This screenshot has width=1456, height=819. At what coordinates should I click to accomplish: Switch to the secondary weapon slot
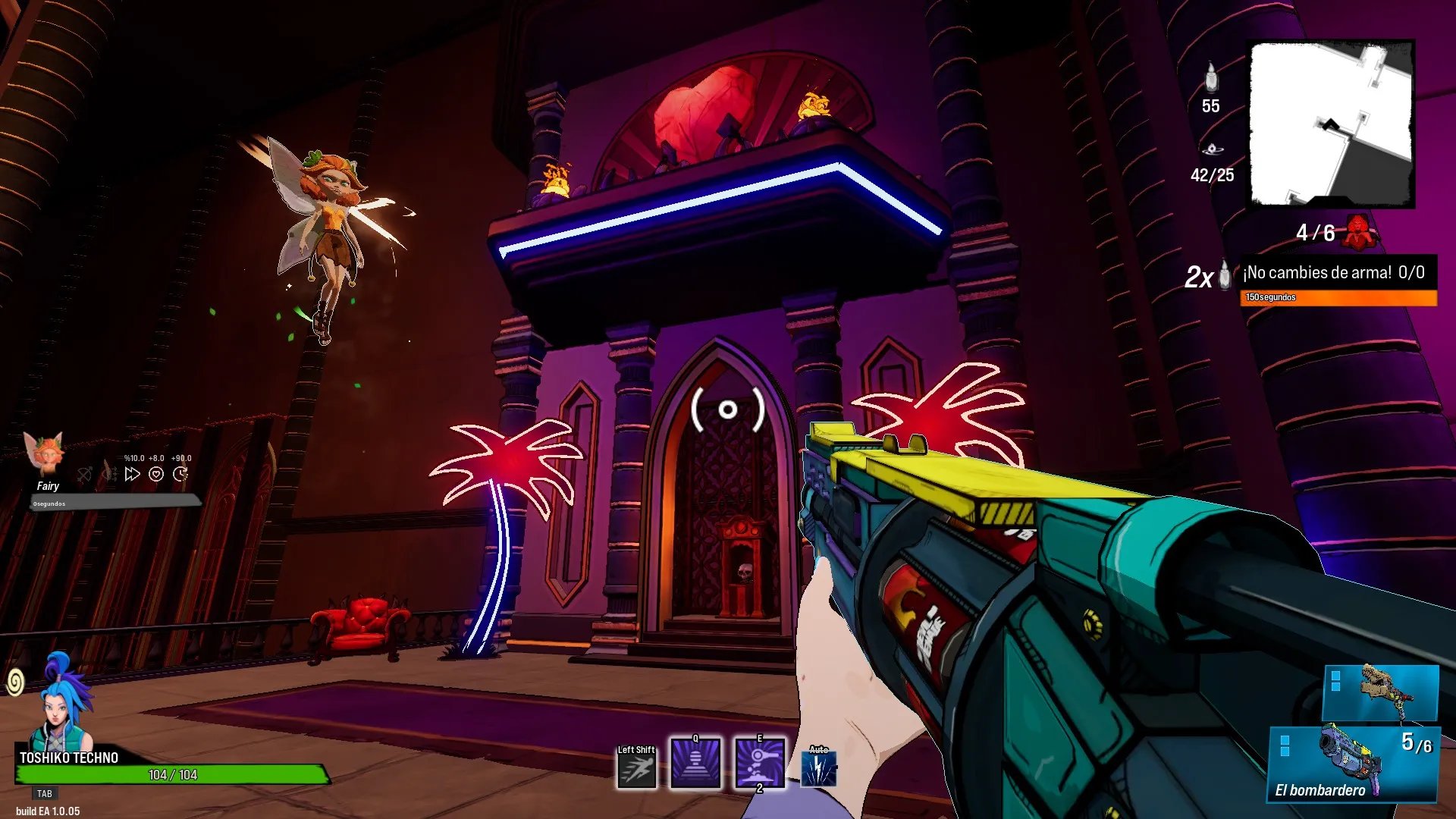click(x=1380, y=692)
